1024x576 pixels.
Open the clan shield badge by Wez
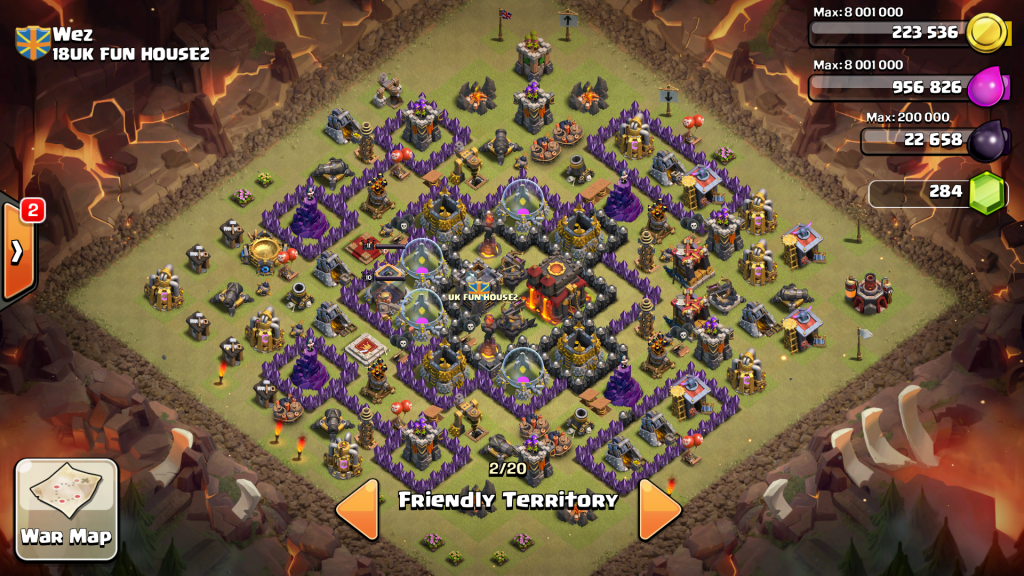[33, 43]
